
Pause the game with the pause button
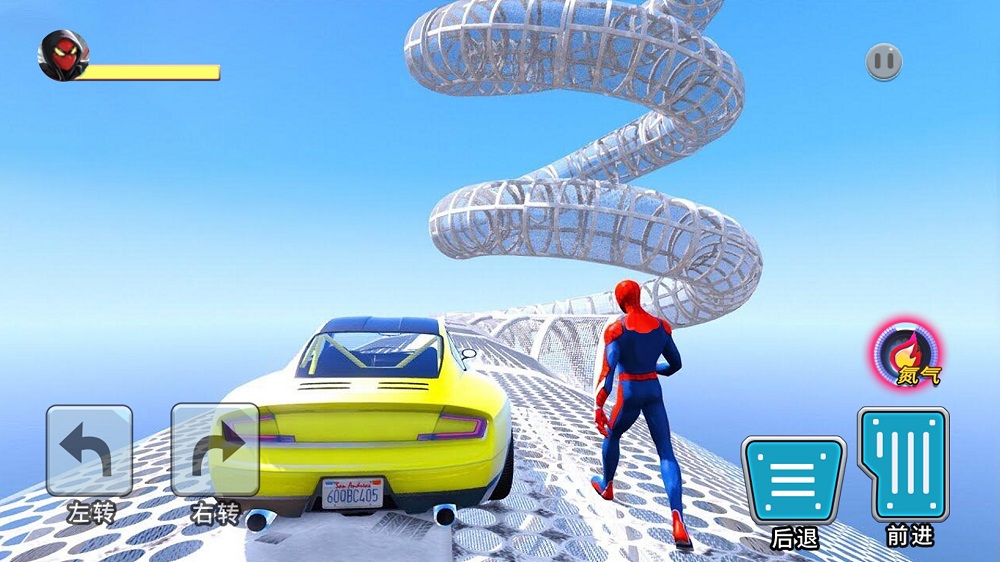coord(884,62)
